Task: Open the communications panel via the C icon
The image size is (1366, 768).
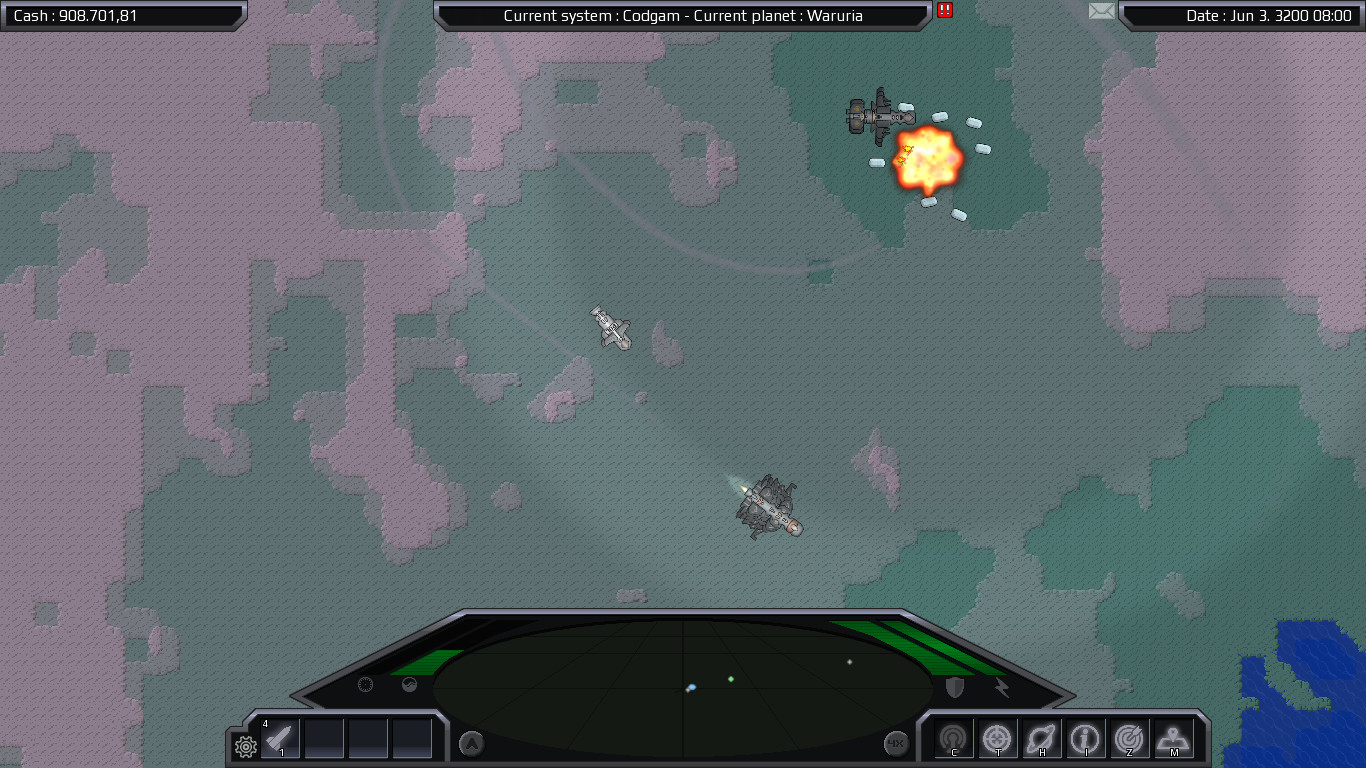Action: 955,738
